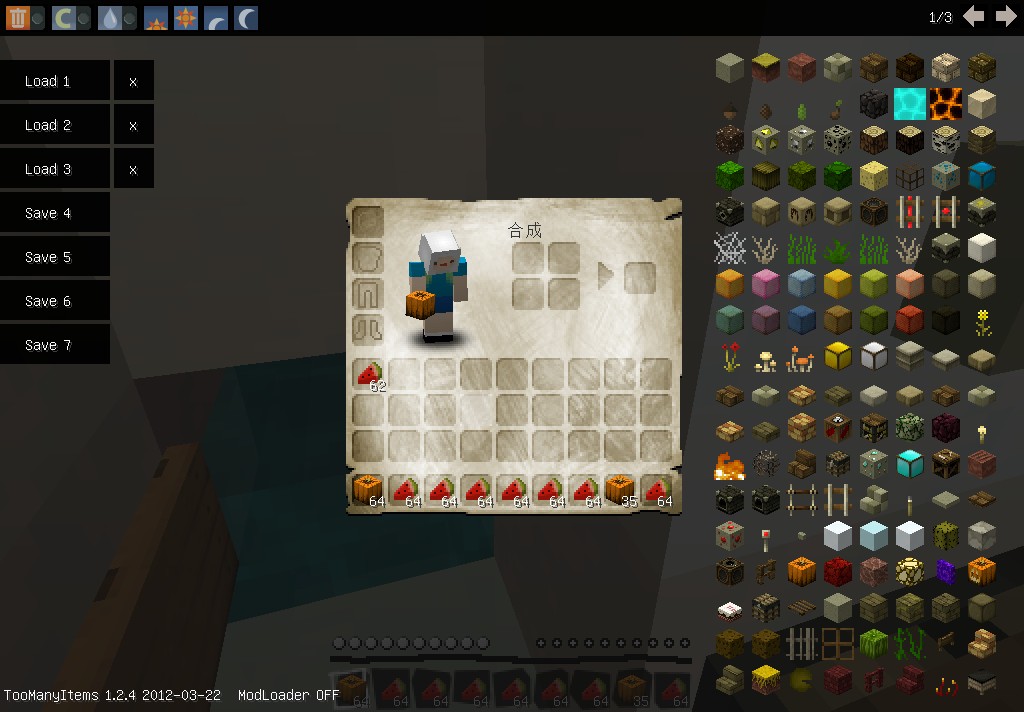This screenshot has height=712, width=1024.
Task: Select the lava block in the item panel
Action: [945, 102]
